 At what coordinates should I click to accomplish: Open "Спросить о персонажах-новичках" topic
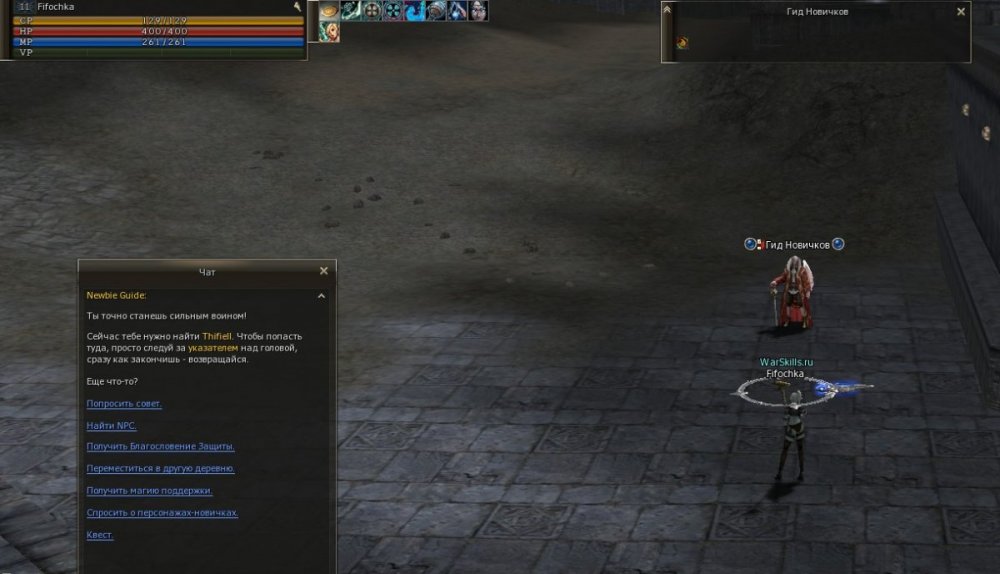(162, 513)
